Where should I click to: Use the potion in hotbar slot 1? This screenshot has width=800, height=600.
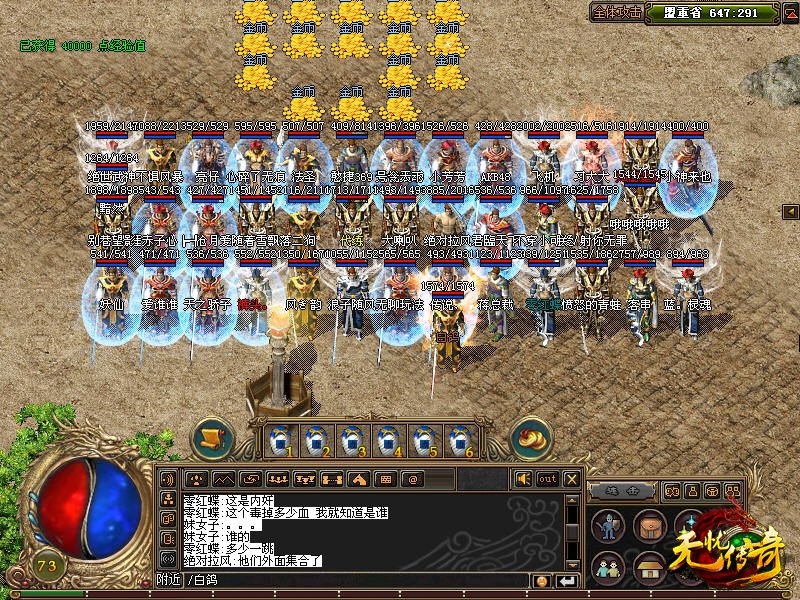(281, 439)
